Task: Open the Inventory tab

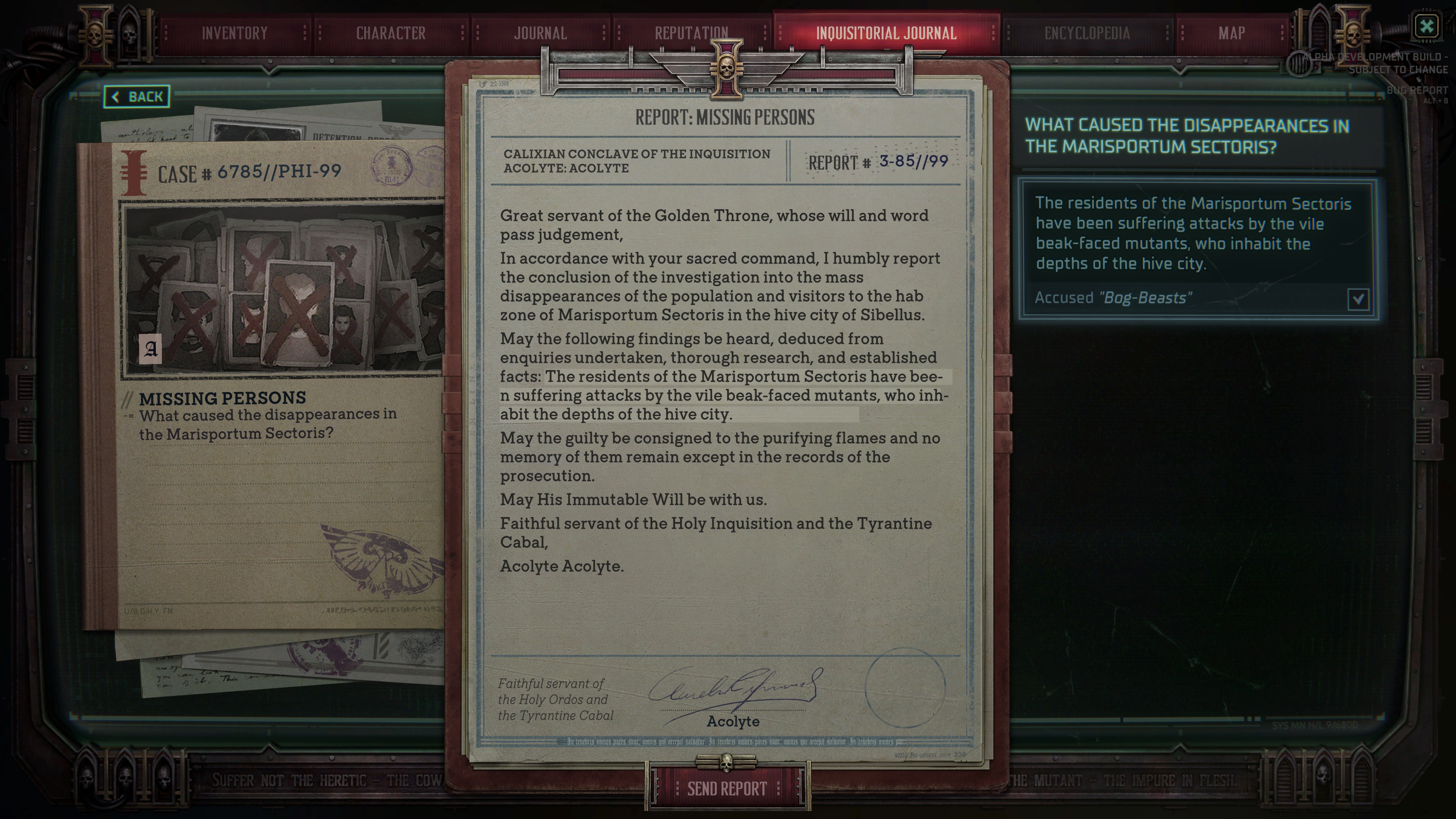Action: point(235,33)
